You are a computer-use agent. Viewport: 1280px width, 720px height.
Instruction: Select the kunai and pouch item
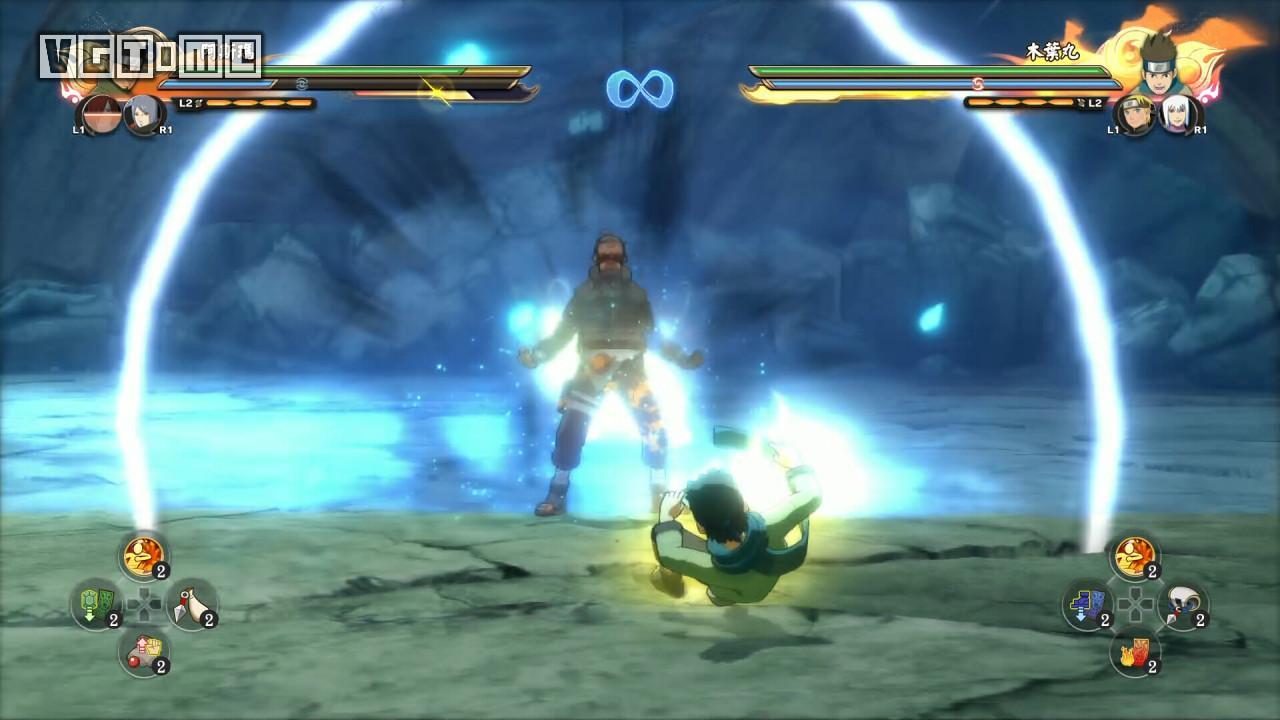[192, 603]
